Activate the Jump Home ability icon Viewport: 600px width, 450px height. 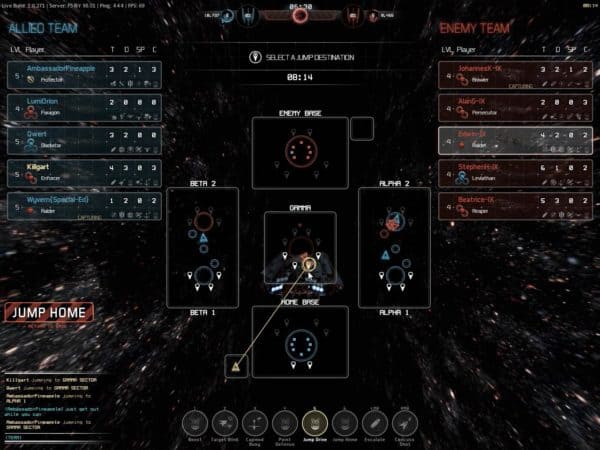[x=345, y=422]
